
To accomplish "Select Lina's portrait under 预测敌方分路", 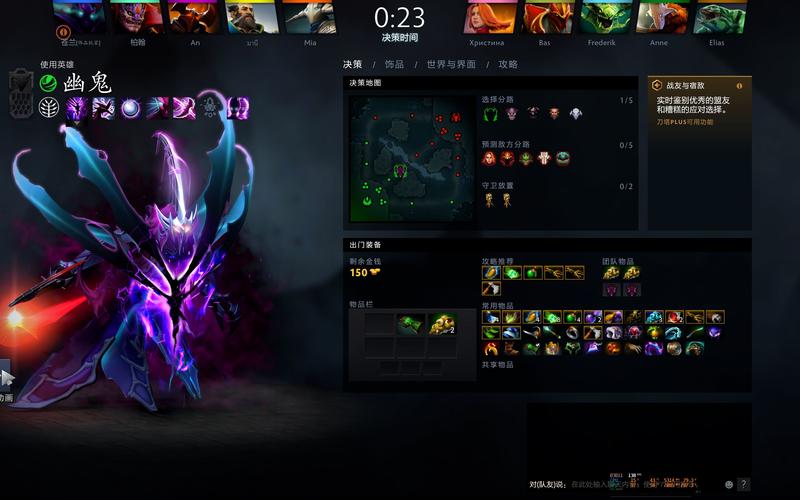I will (490, 158).
